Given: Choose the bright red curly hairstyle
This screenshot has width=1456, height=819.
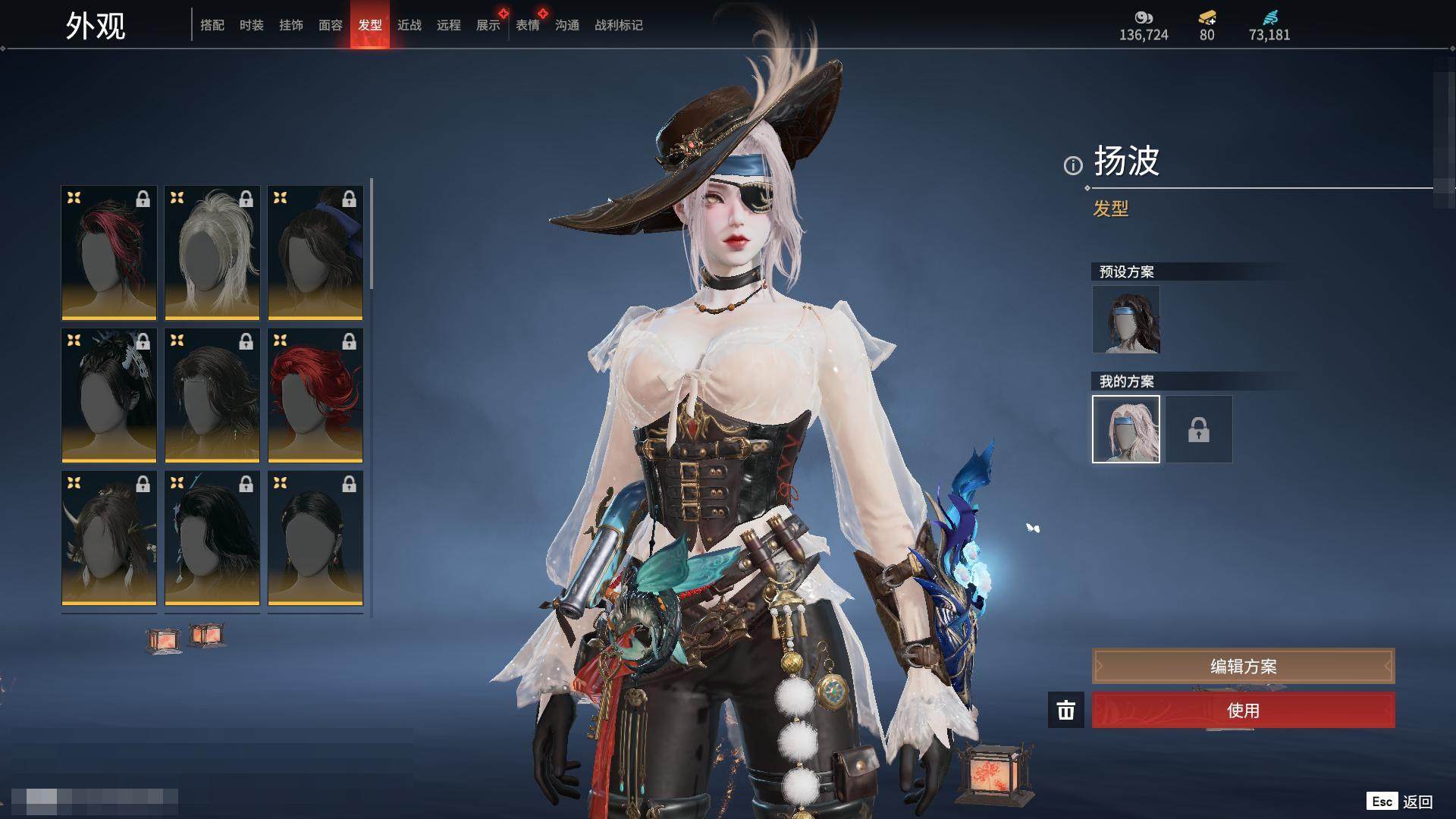Looking at the screenshot, I should 315,395.
